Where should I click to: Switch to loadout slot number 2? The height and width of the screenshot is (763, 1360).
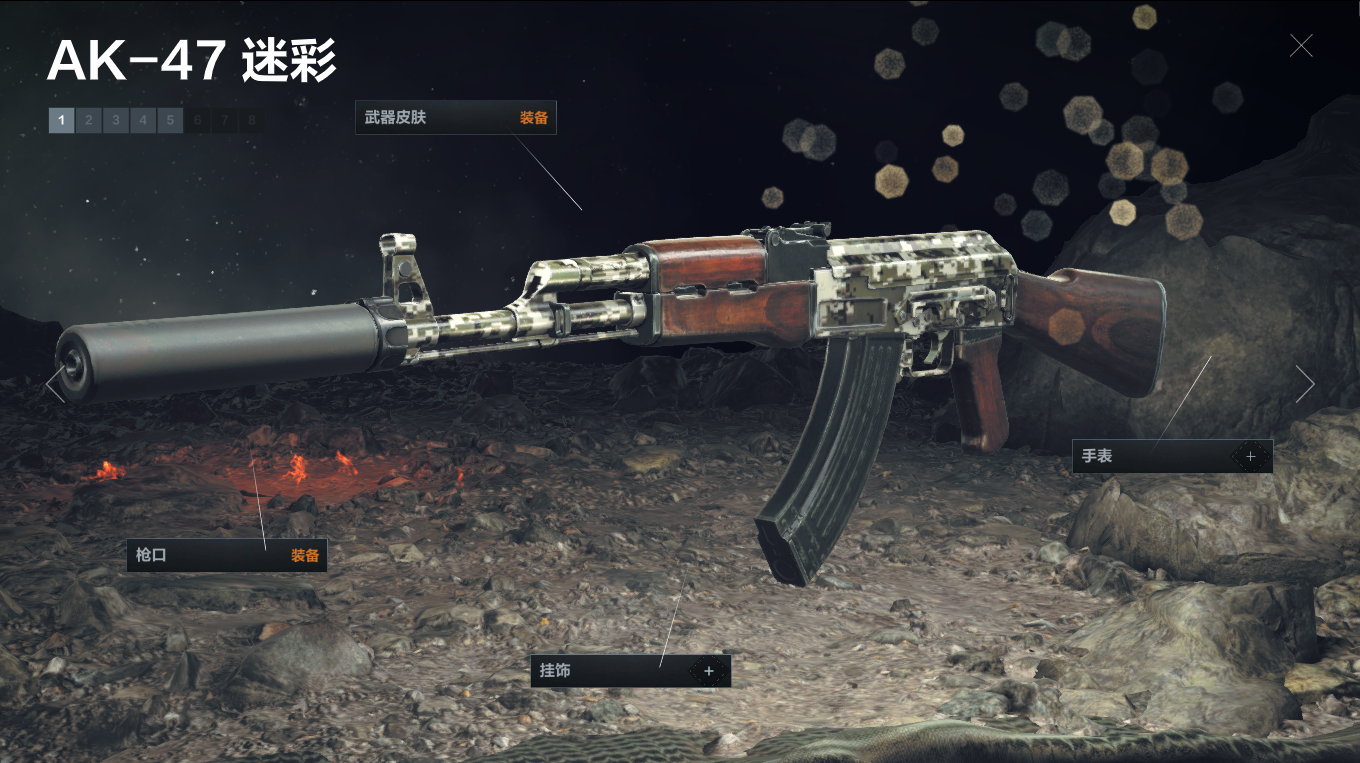tap(88, 121)
